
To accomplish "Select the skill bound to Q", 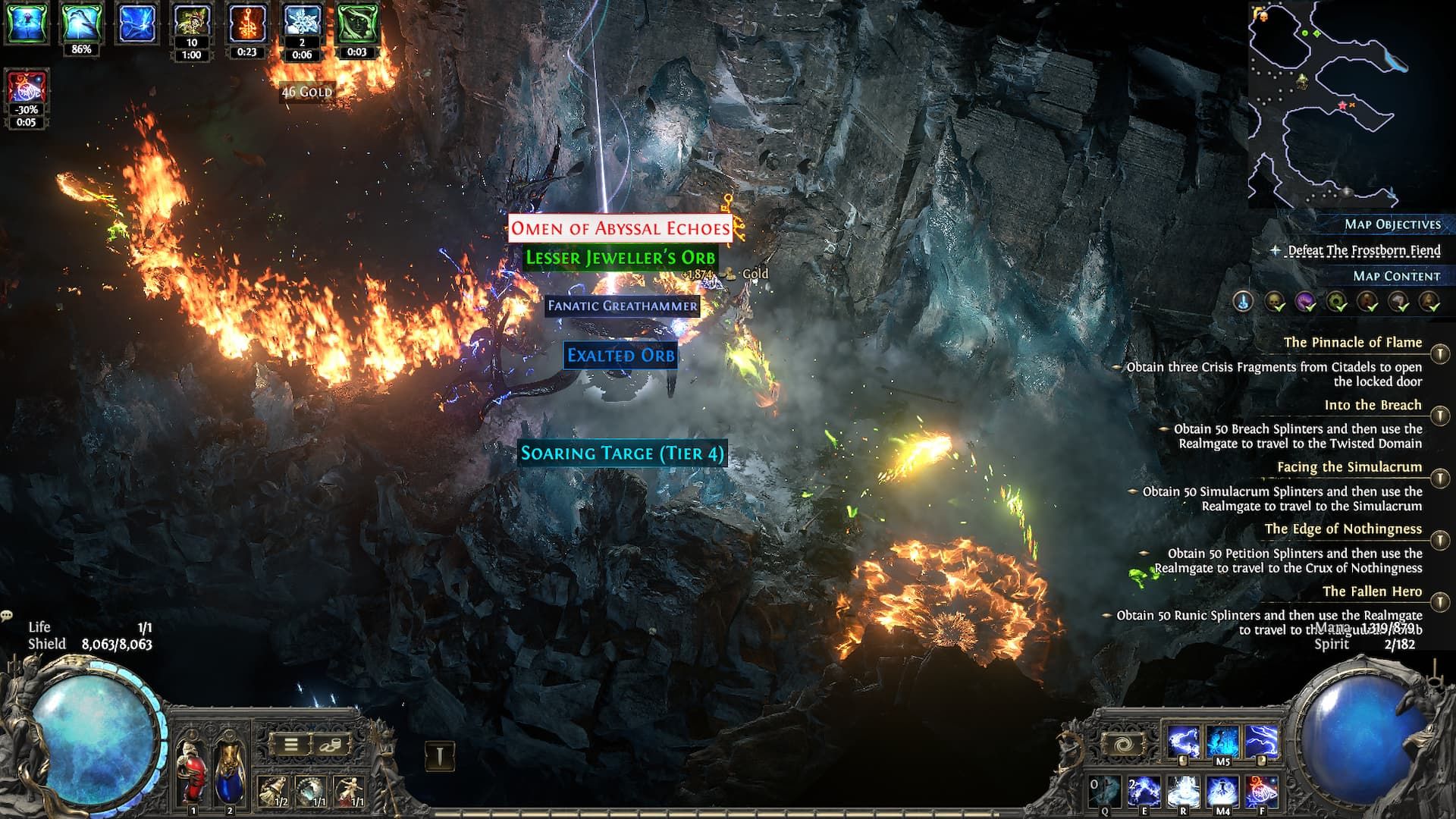I will (x=1105, y=792).
